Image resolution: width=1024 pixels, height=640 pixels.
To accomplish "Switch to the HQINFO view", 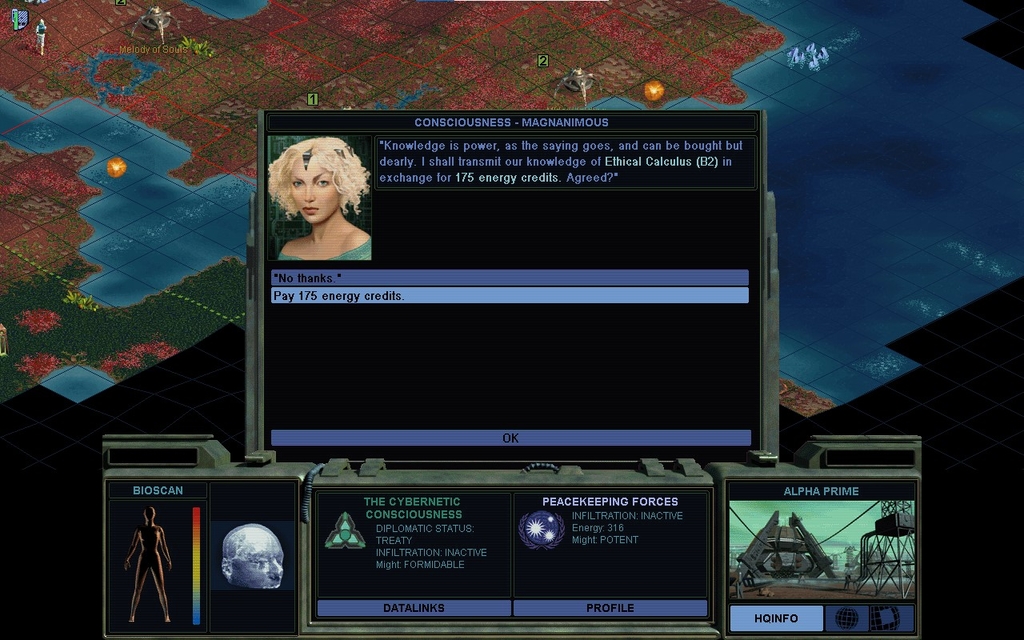I will (776, 619).
